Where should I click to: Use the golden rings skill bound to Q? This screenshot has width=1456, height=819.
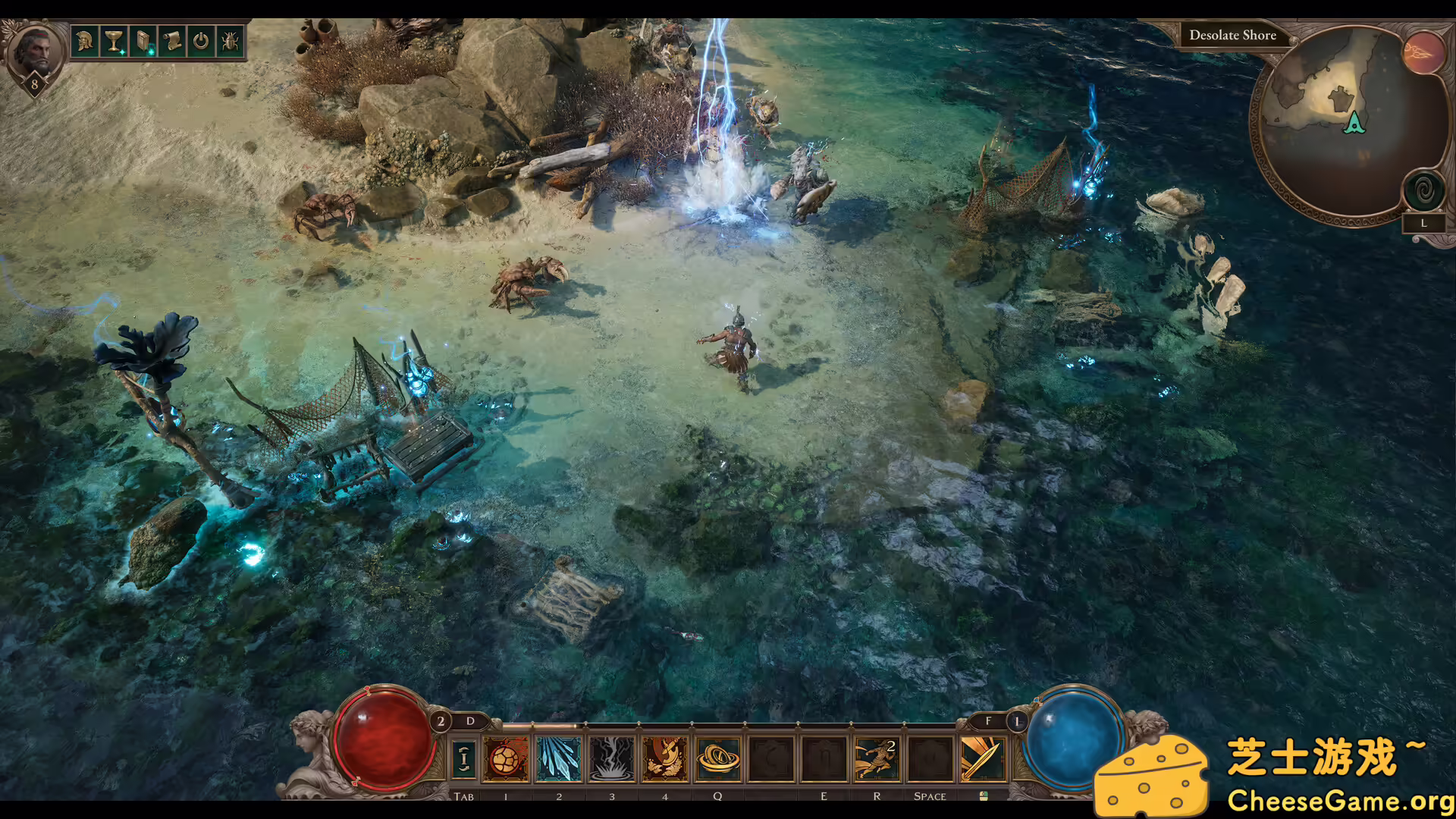click(718, 758)
